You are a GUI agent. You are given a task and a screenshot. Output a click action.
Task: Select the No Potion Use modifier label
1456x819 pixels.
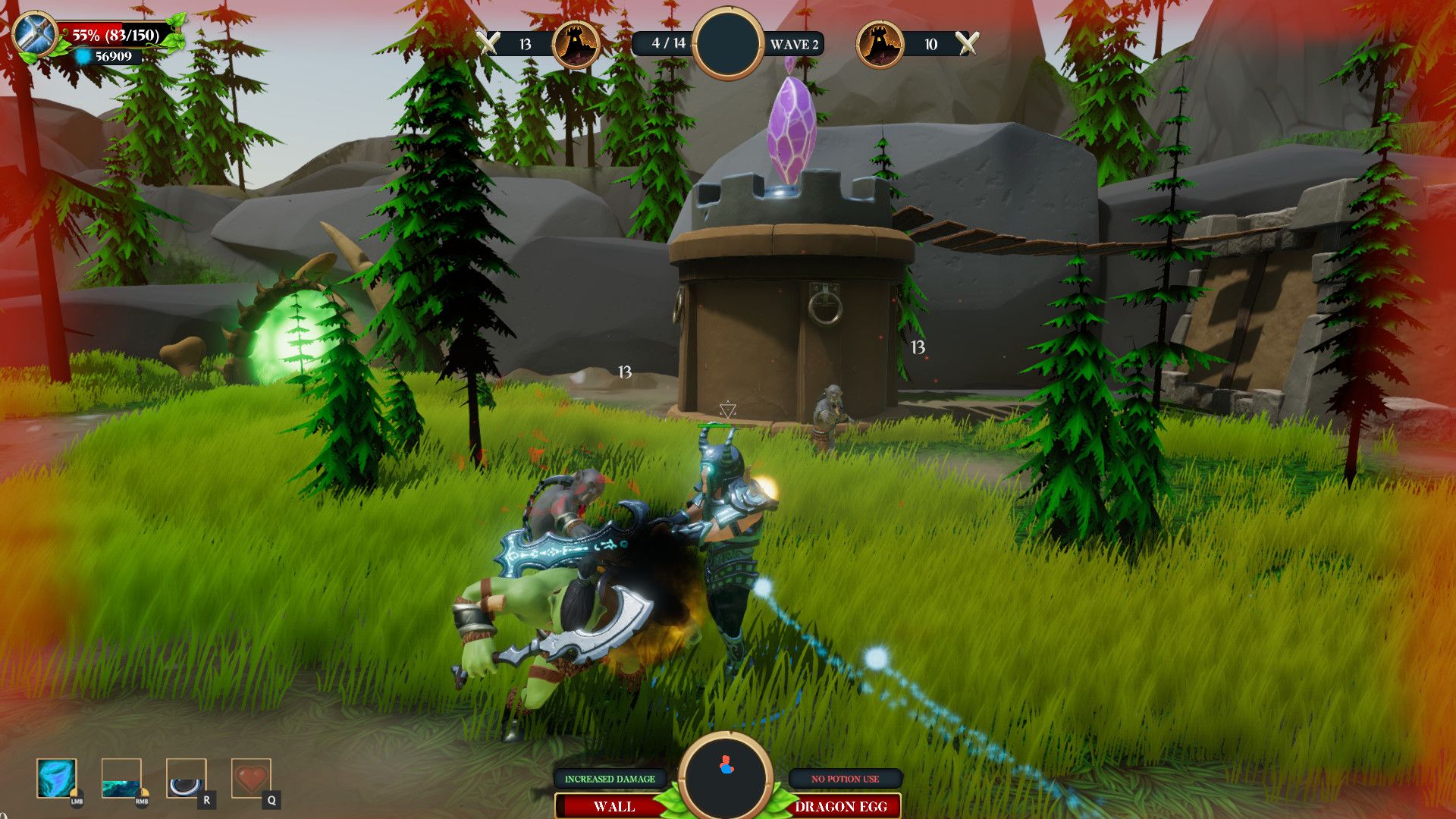[x=845, y=779]
